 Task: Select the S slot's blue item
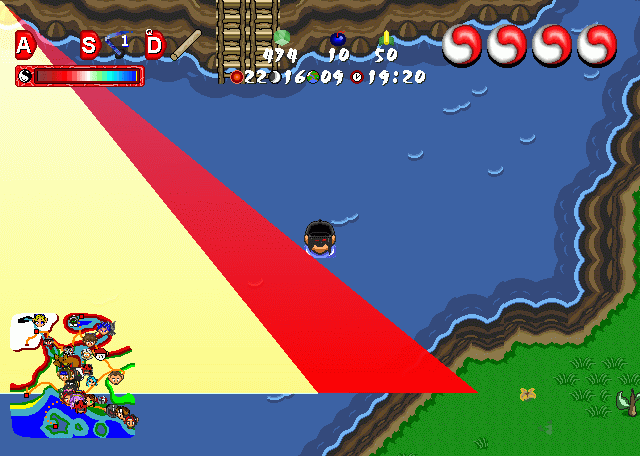(119, 46)
